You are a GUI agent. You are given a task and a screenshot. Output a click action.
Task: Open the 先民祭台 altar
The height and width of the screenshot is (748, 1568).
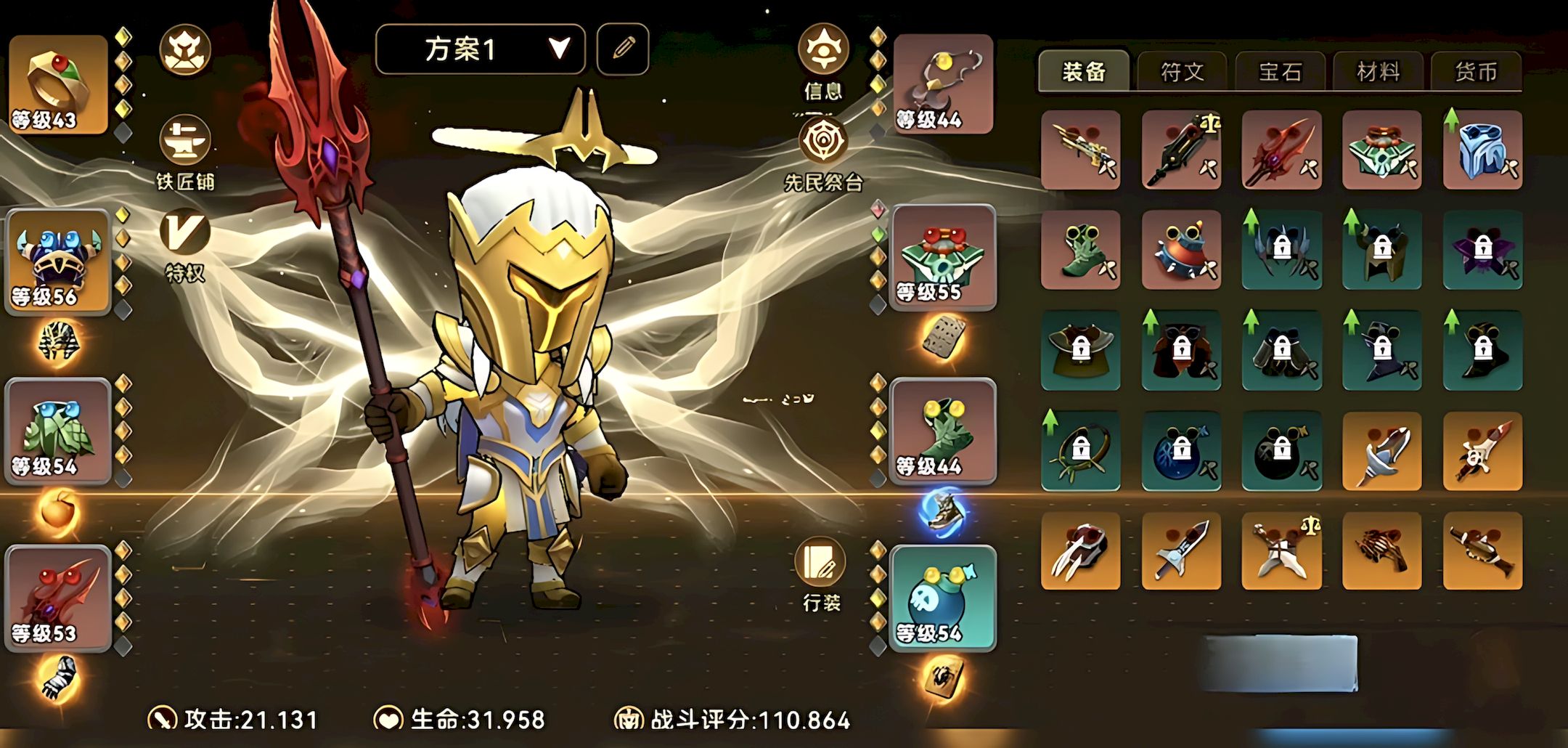pos(823,142)
